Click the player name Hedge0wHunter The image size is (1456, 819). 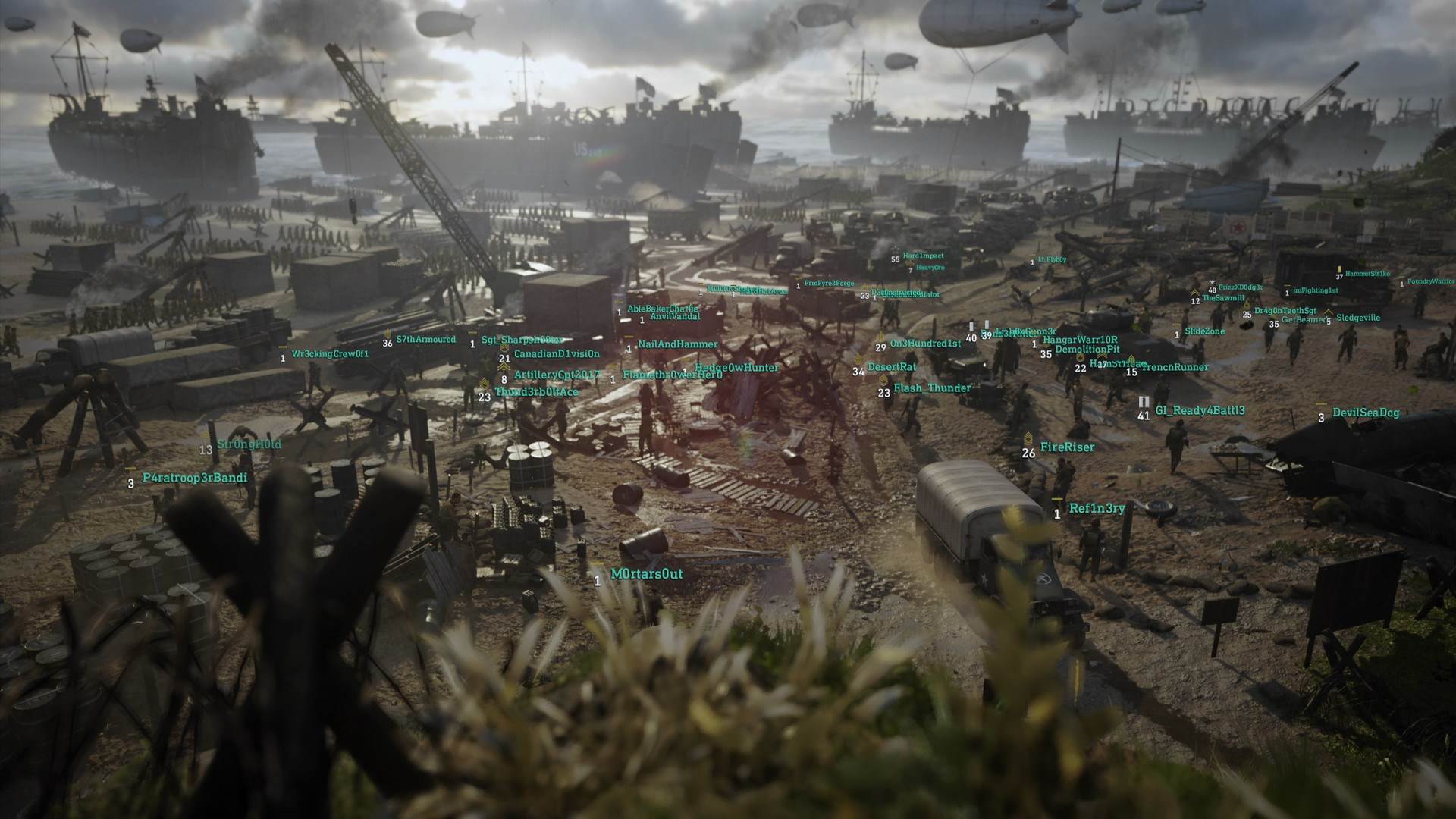[x=736, y=367]
